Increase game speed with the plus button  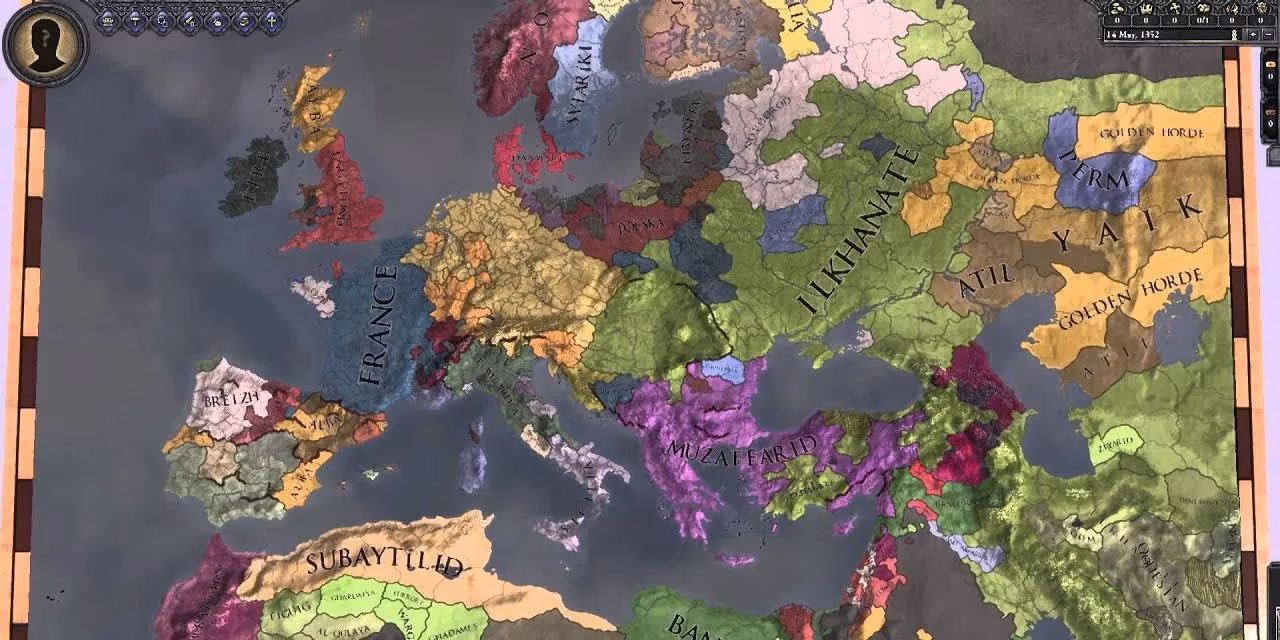(1254, 35)
